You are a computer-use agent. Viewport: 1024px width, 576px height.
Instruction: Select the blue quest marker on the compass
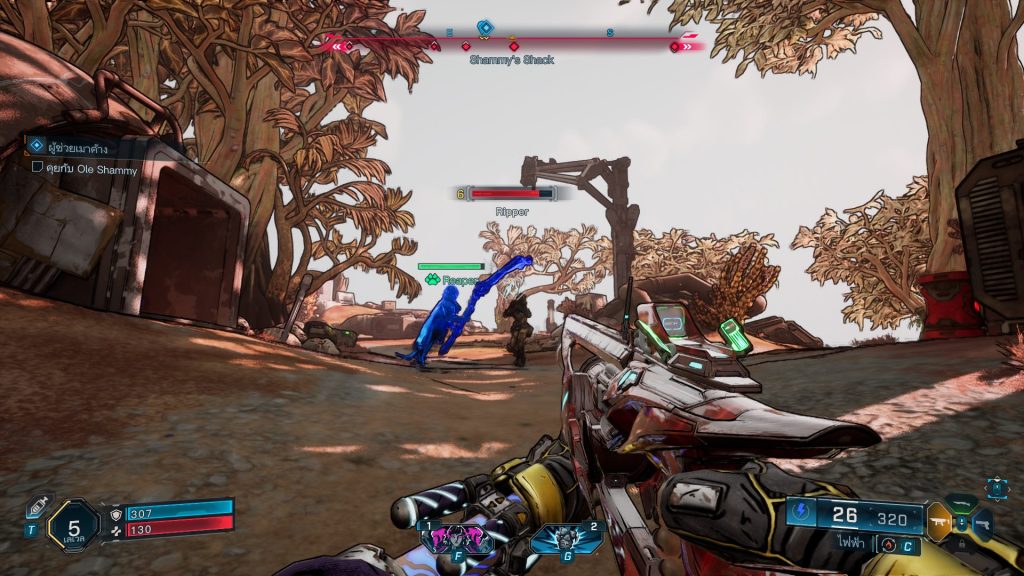(x=484, y=27)
